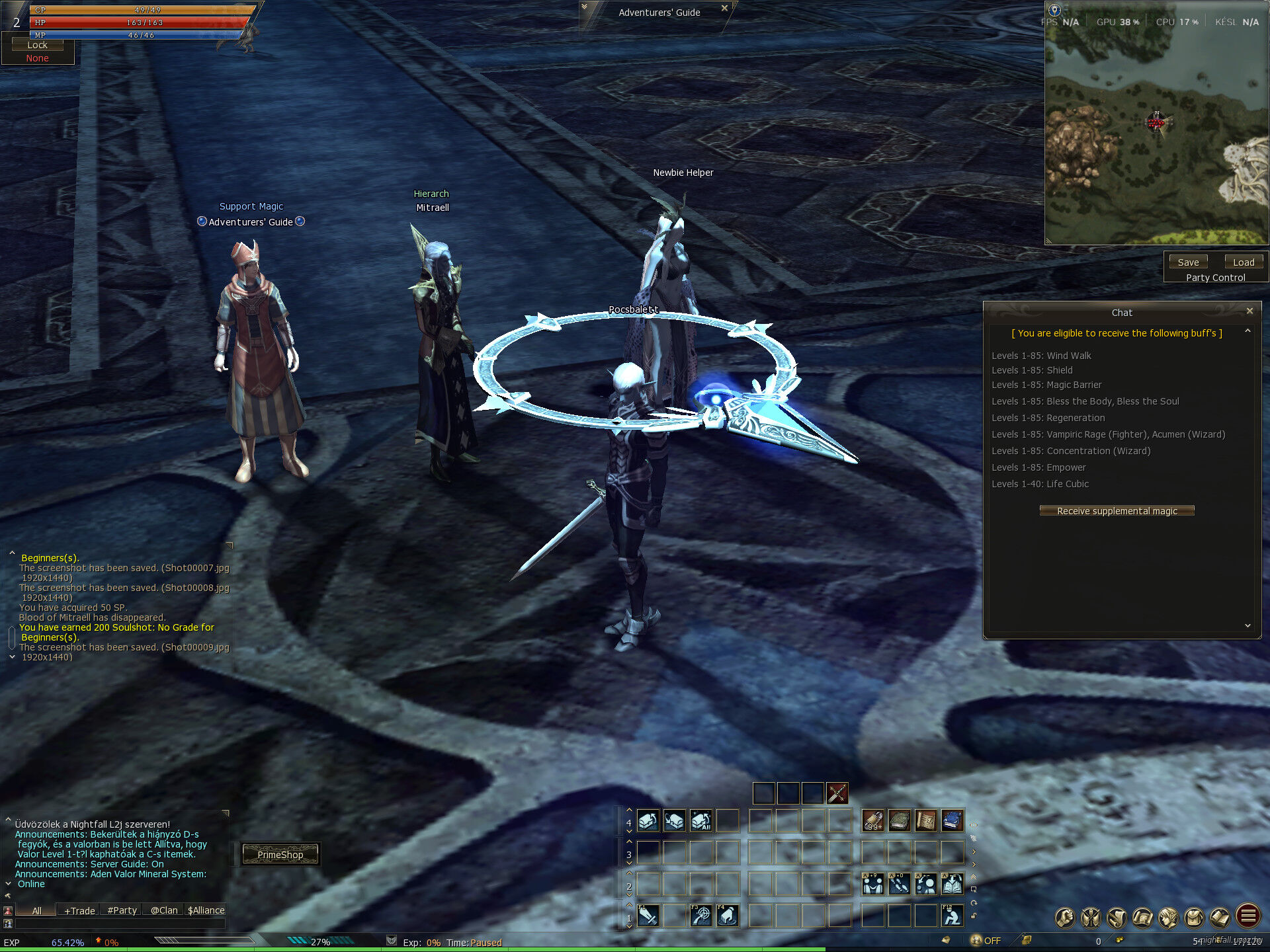
Task: Open the main menu hamburger button
Action: (1248, 916)
